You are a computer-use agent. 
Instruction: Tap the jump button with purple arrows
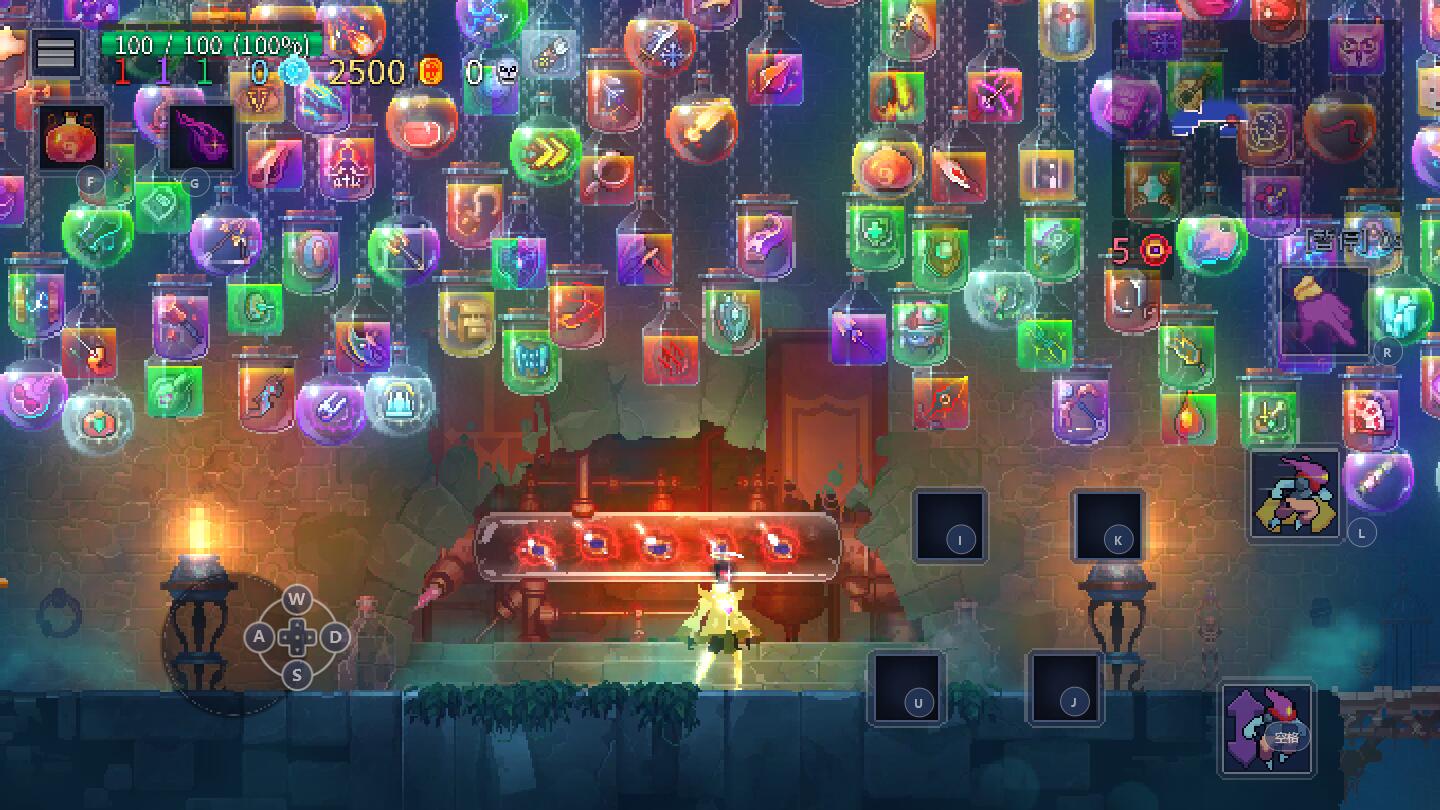1266,728
